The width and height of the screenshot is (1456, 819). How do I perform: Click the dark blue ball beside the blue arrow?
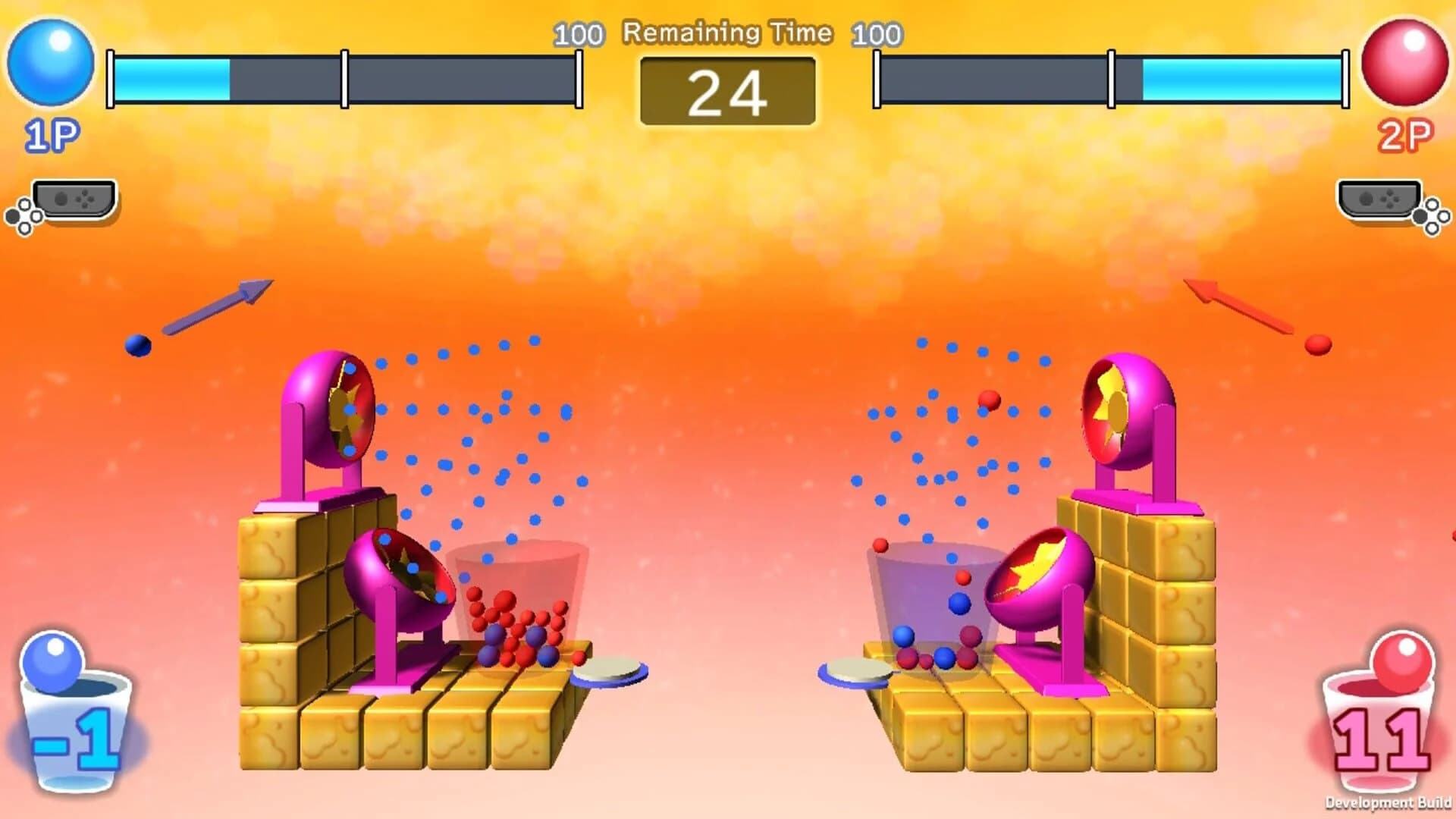coord(136,345)
